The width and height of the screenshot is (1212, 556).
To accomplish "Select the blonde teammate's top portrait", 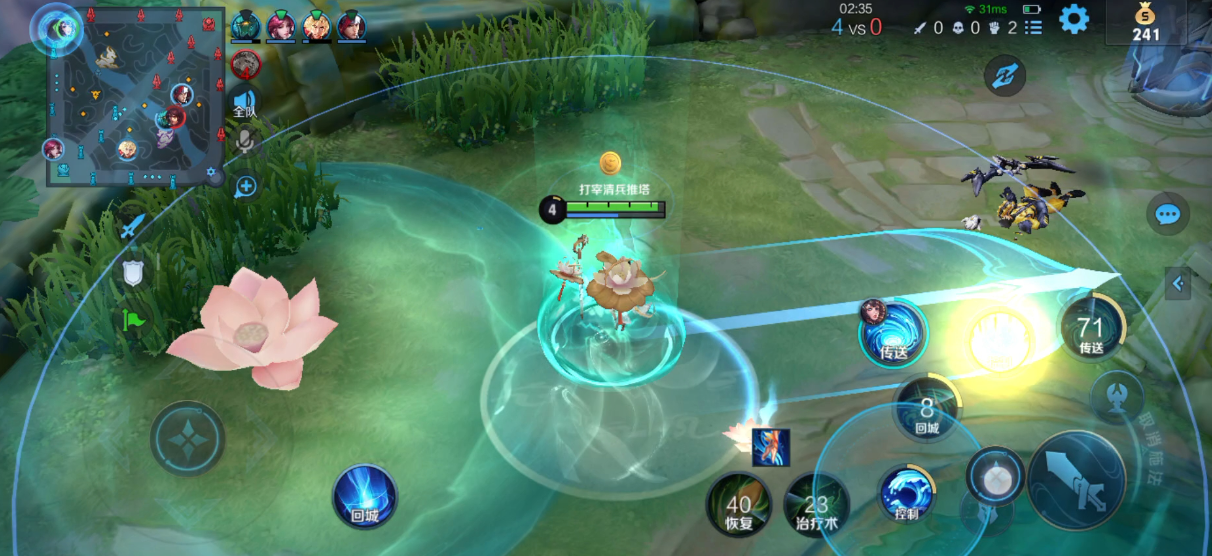I will click(317, 25).
